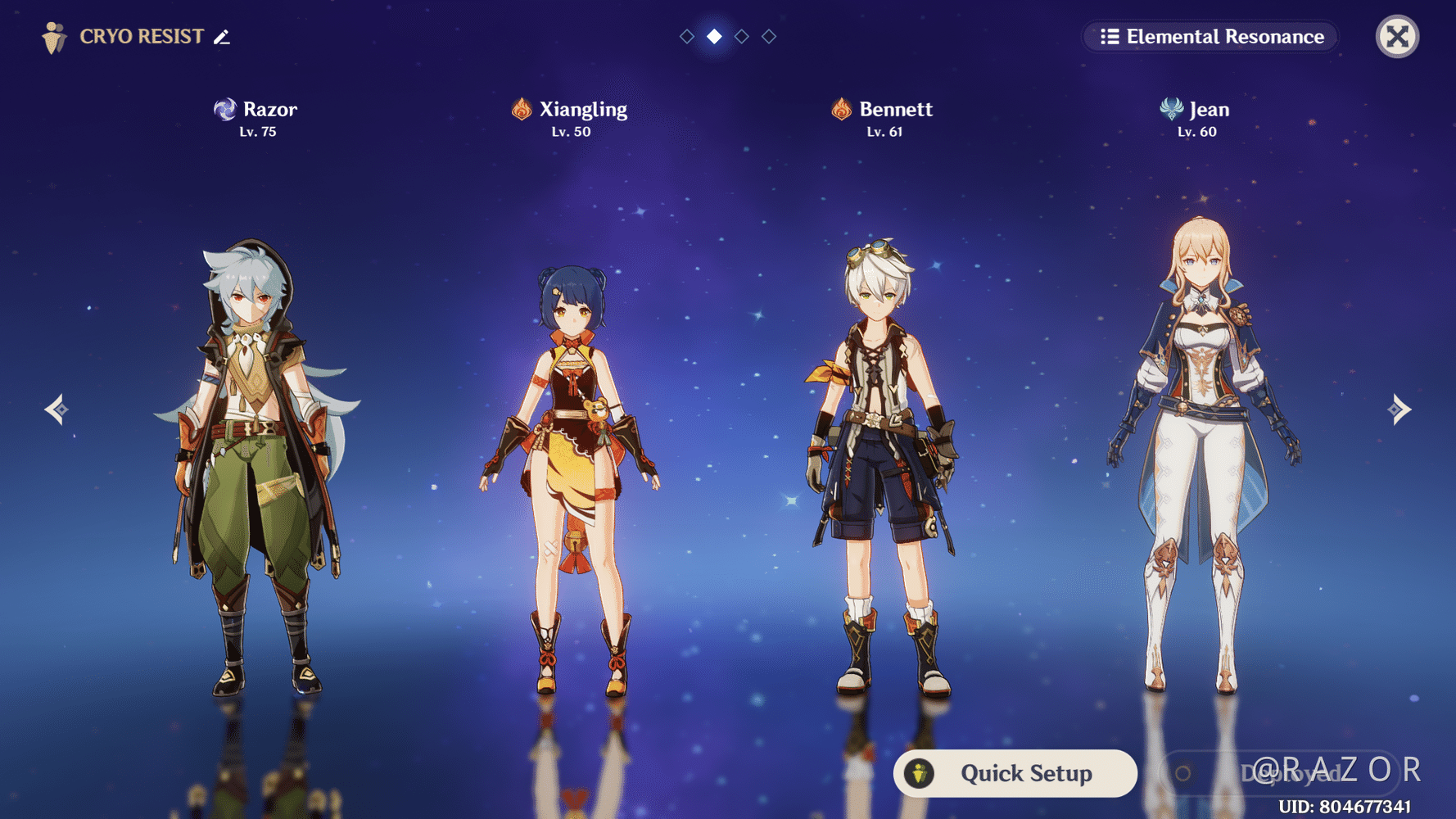The height and width of the screenshot is (819, 1456).
Task: Click the Pyro icon next to Bennett
Action: tap(842, 107)
